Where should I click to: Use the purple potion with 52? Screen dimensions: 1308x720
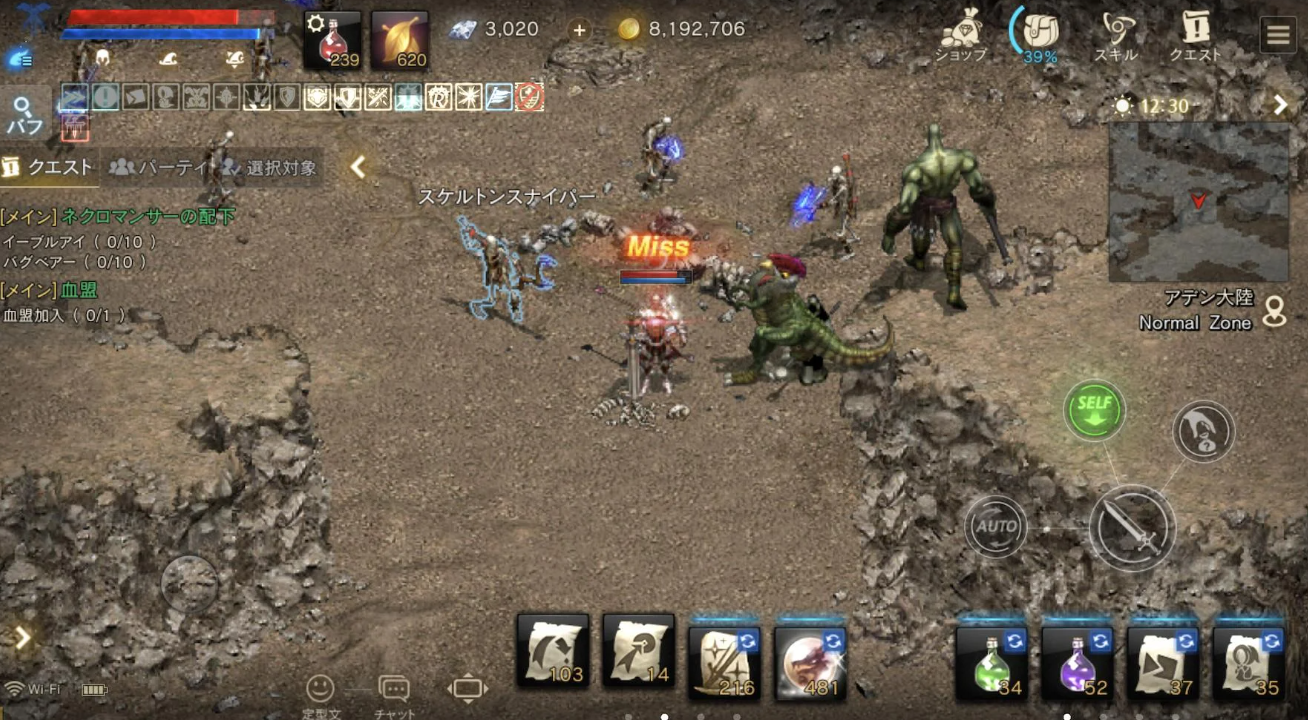(x=1077, y=661)
